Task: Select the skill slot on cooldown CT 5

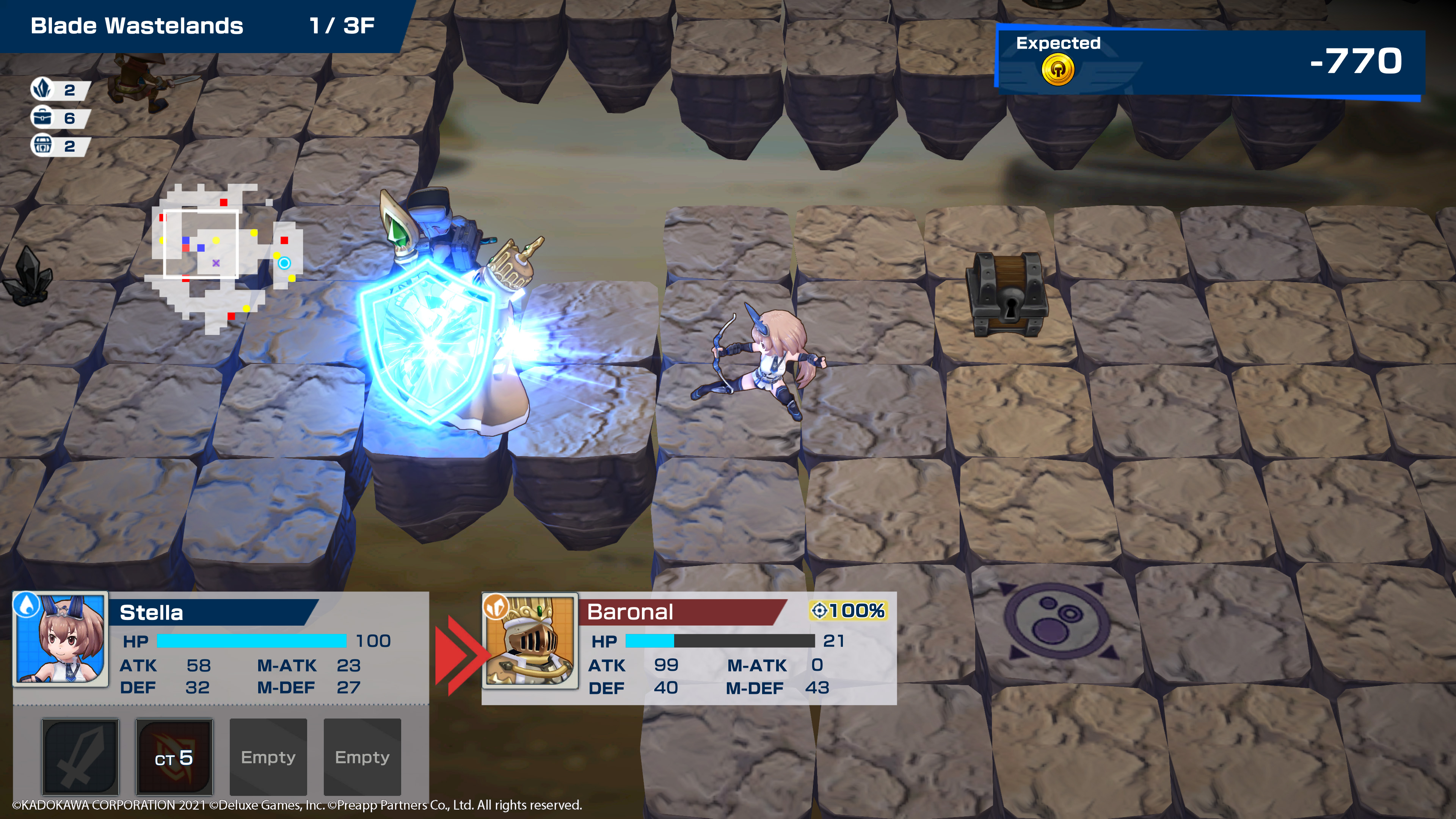Action: coord(174,756)
